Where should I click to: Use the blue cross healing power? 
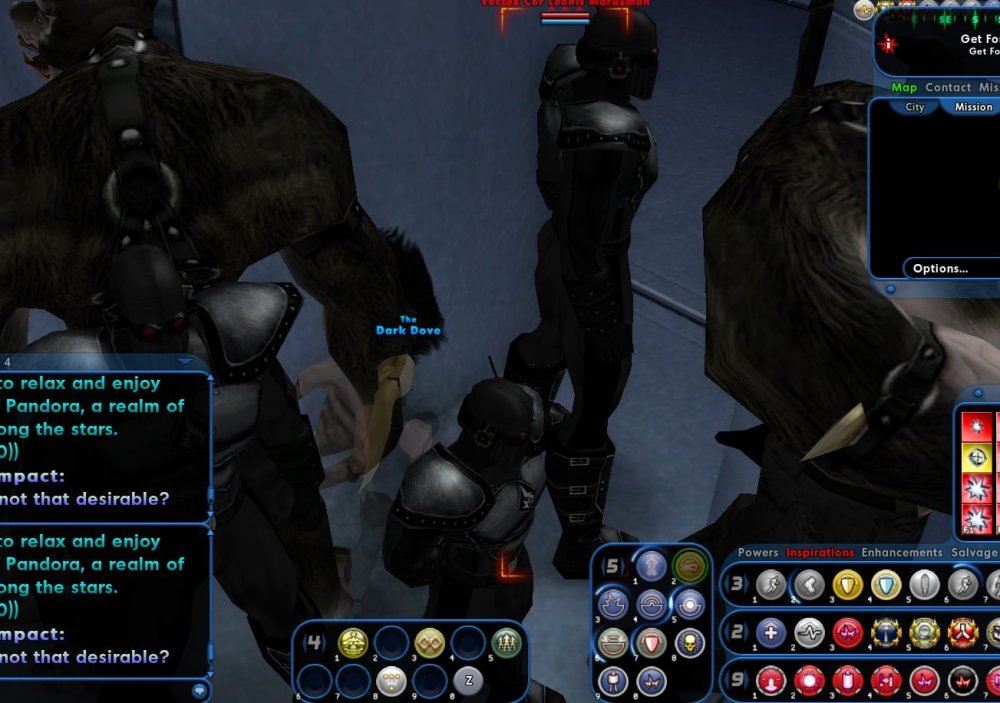770,632
